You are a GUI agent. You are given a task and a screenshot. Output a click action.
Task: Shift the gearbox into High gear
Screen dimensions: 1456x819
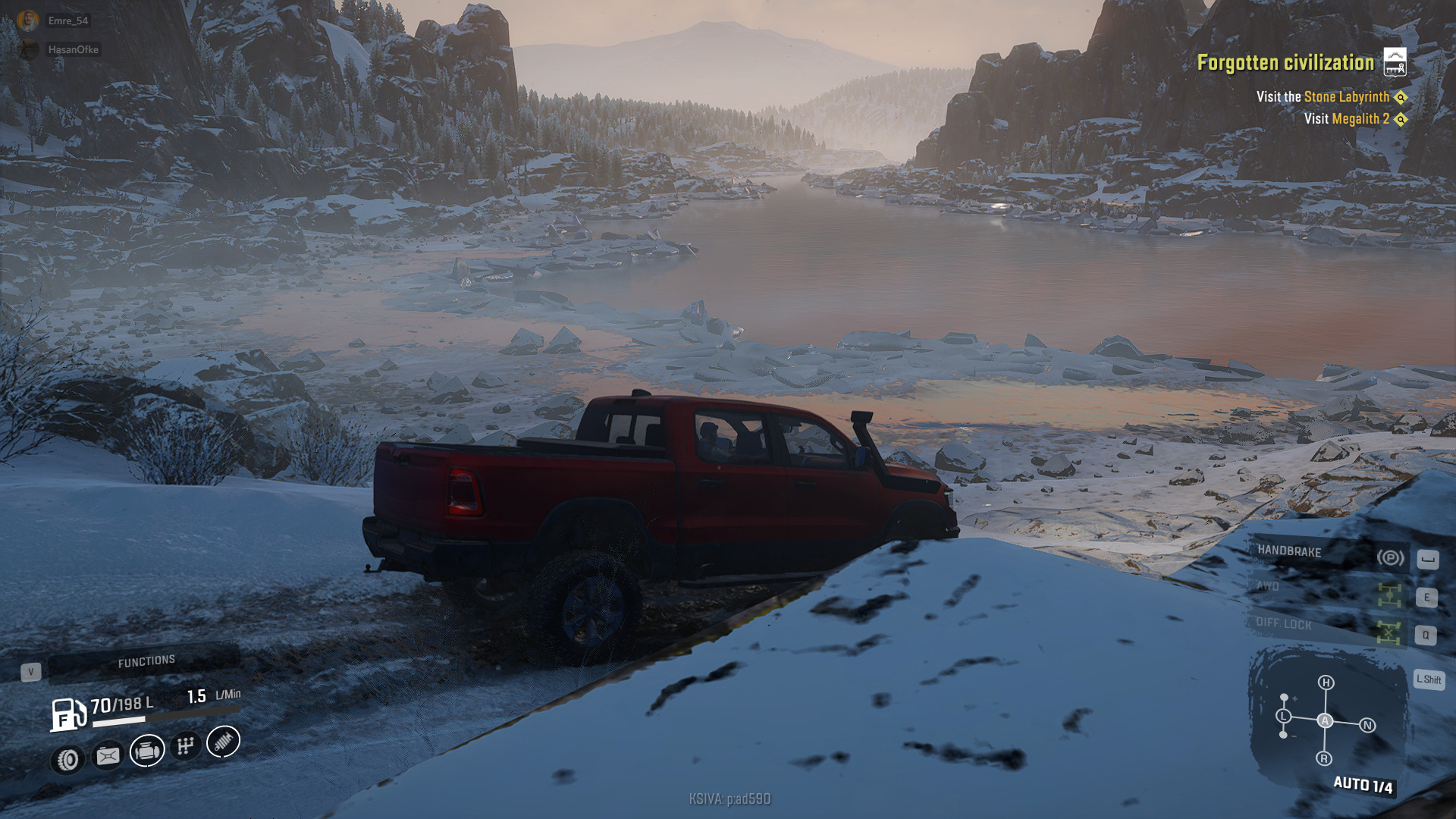pos(1326,682)
